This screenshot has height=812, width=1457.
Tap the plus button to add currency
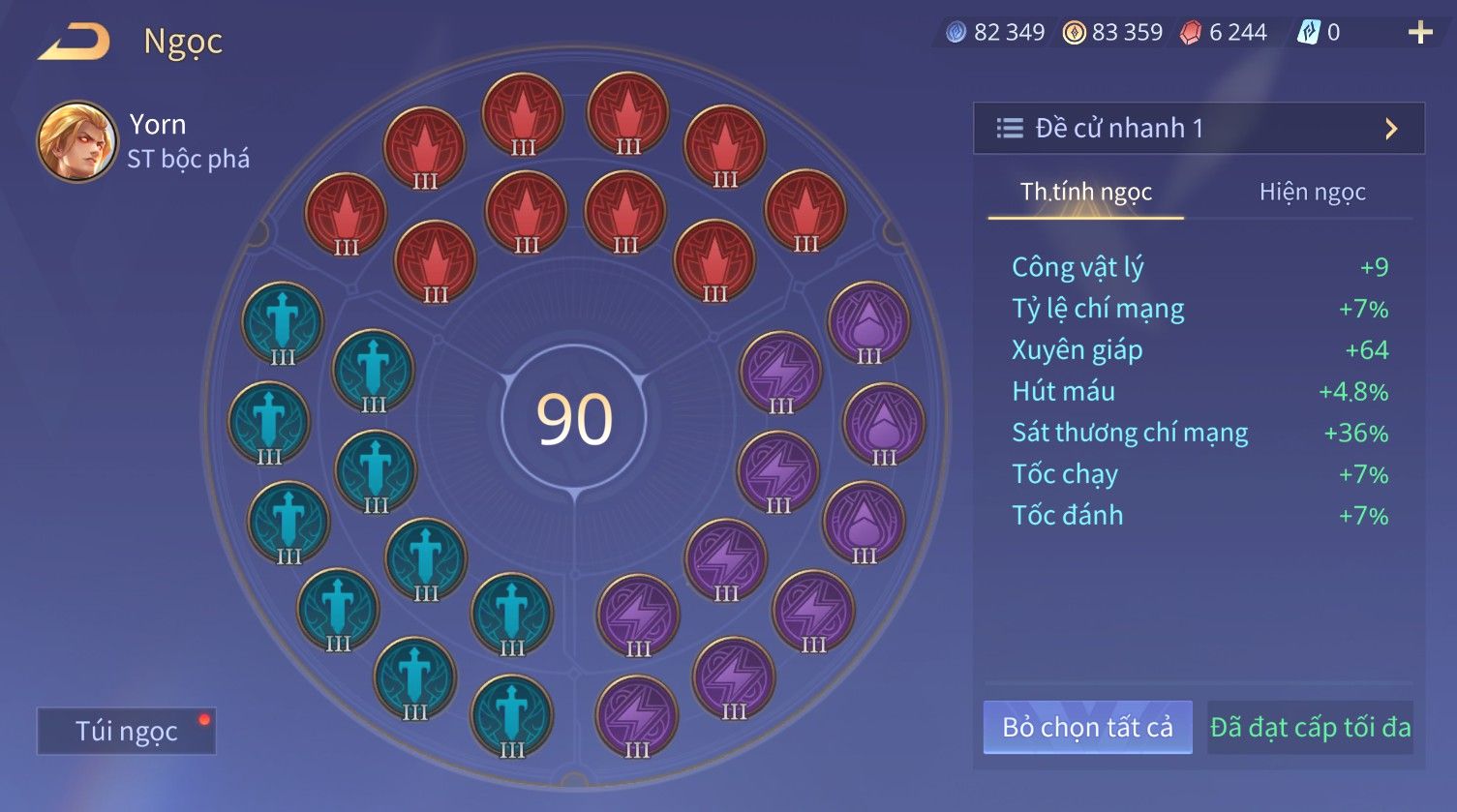tap(1419, 33)
